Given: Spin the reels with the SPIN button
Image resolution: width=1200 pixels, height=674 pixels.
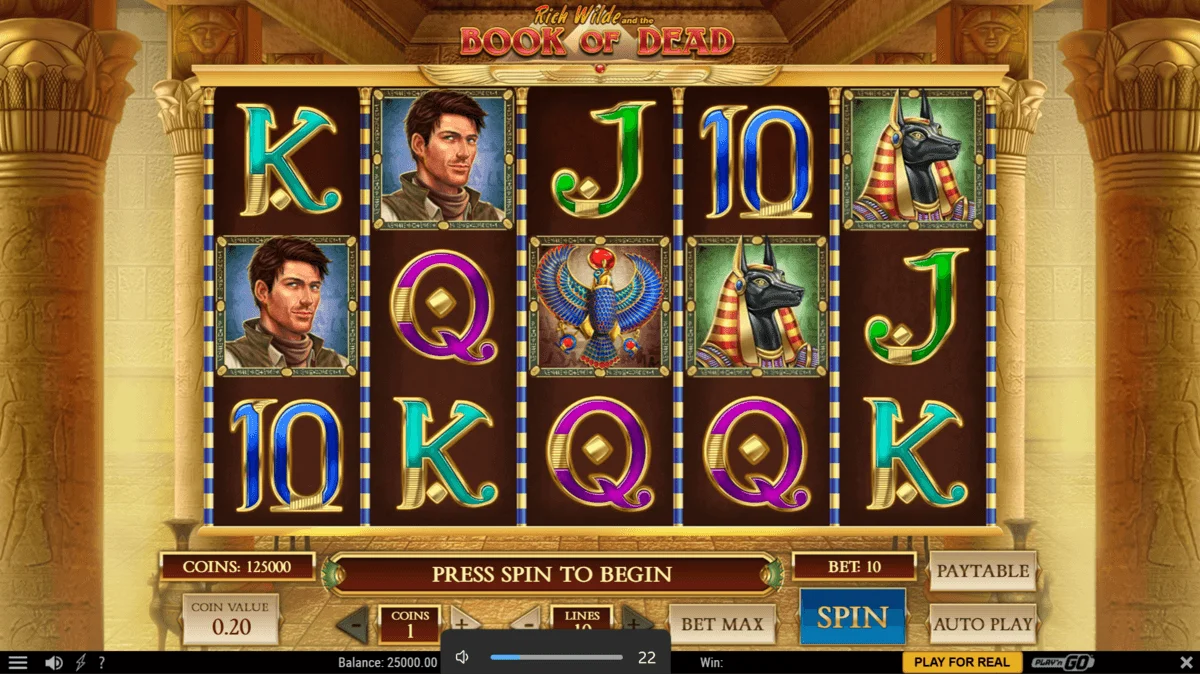Looking at the screenshot, I should click(x=852, y=617).
